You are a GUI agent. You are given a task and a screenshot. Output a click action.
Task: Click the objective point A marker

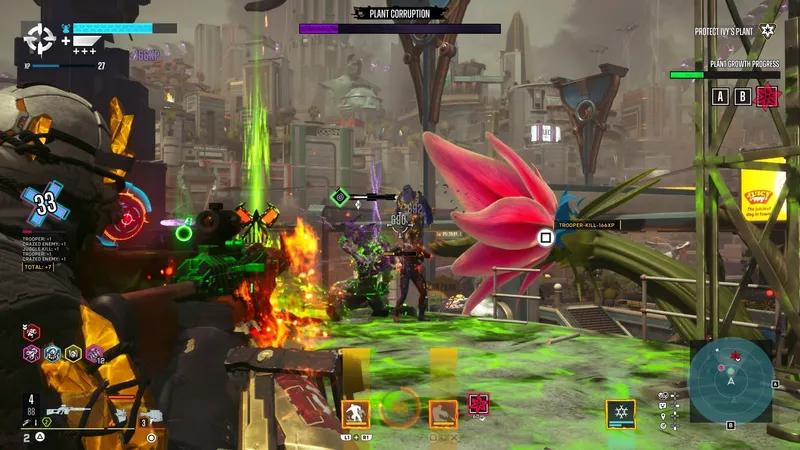[720, 96]
